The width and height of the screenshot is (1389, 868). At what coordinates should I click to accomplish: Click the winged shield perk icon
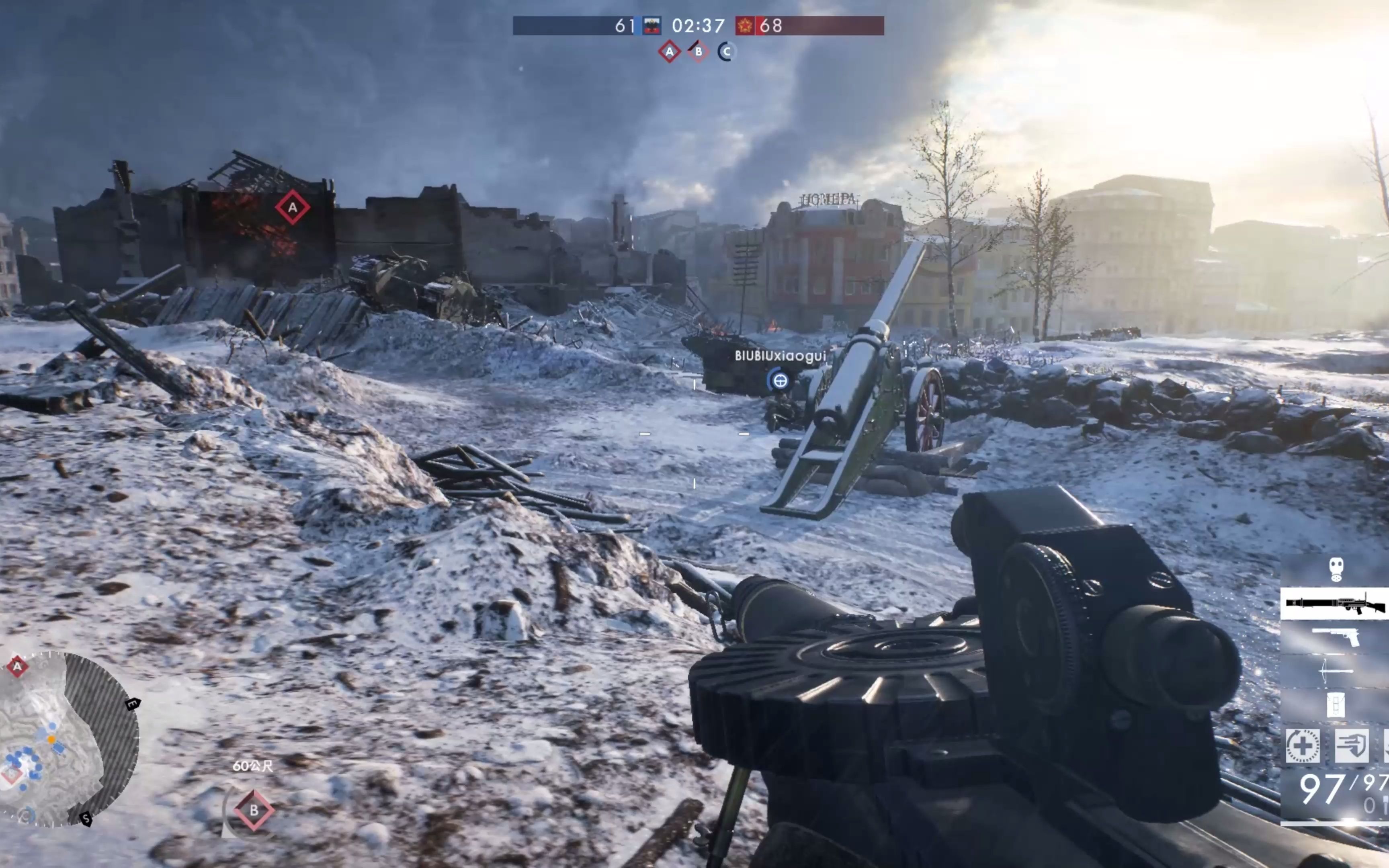[x=1351, y=746]
